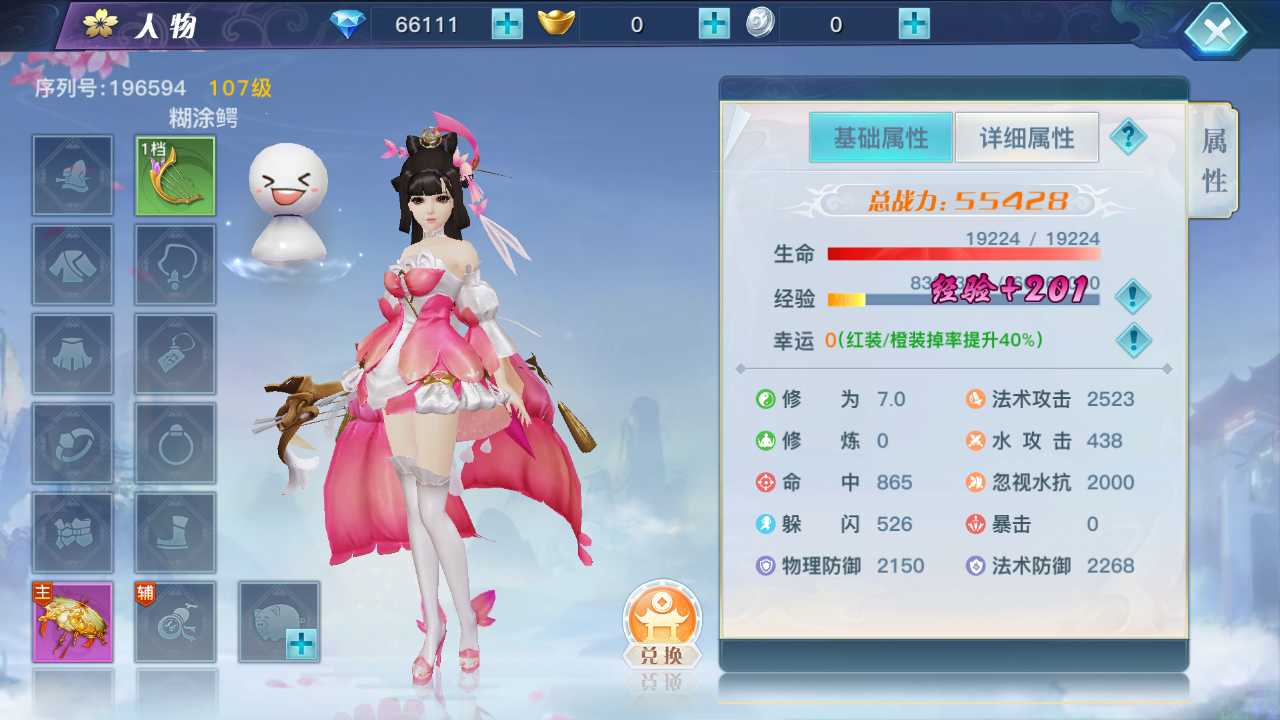
Task: Open the empty necklace equipment slot
Action: coord(174,264)
